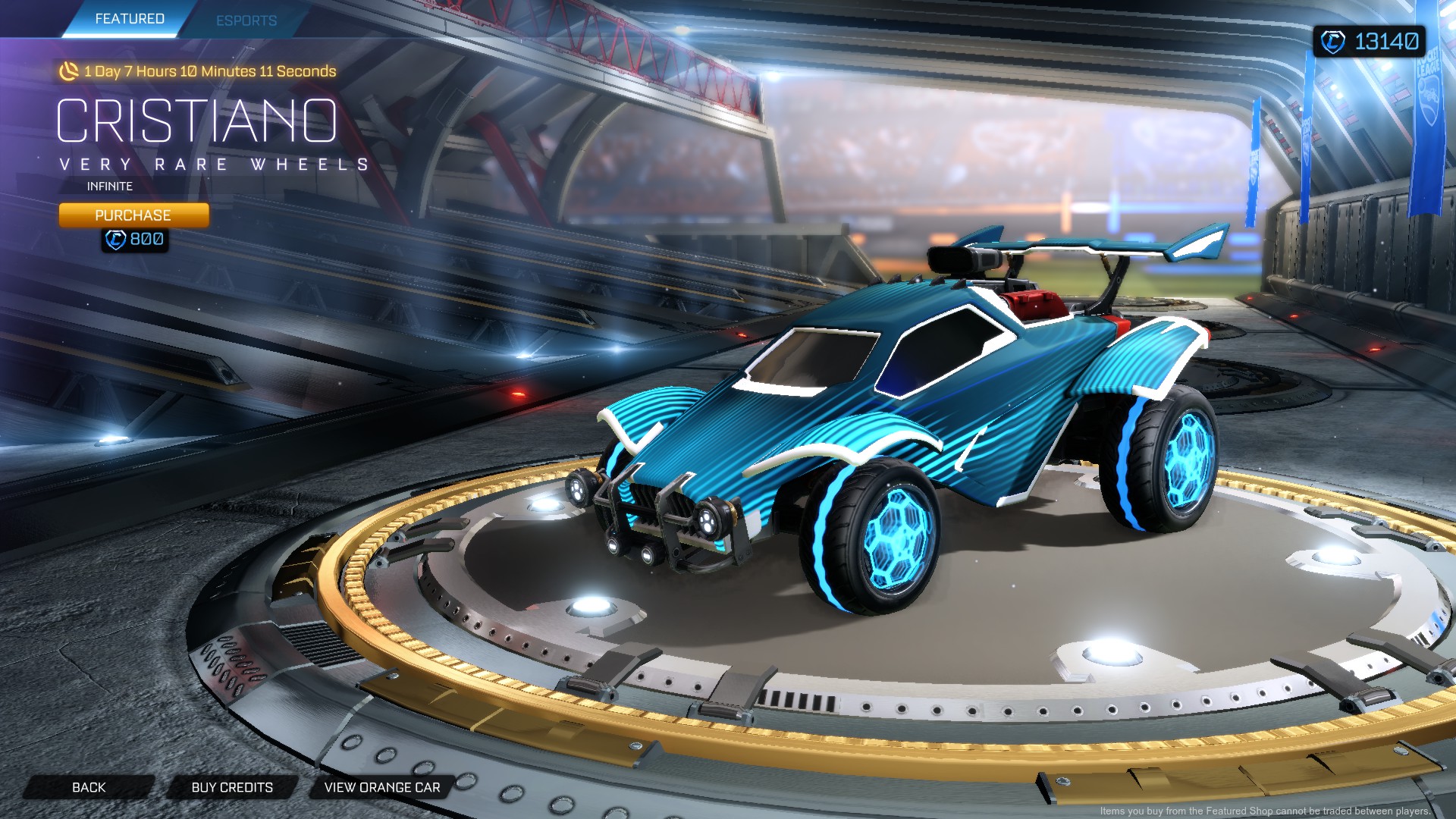Click the Credits icon on the 800 price tag
This screenshot has width=1456, height=819.
[115, 240]
